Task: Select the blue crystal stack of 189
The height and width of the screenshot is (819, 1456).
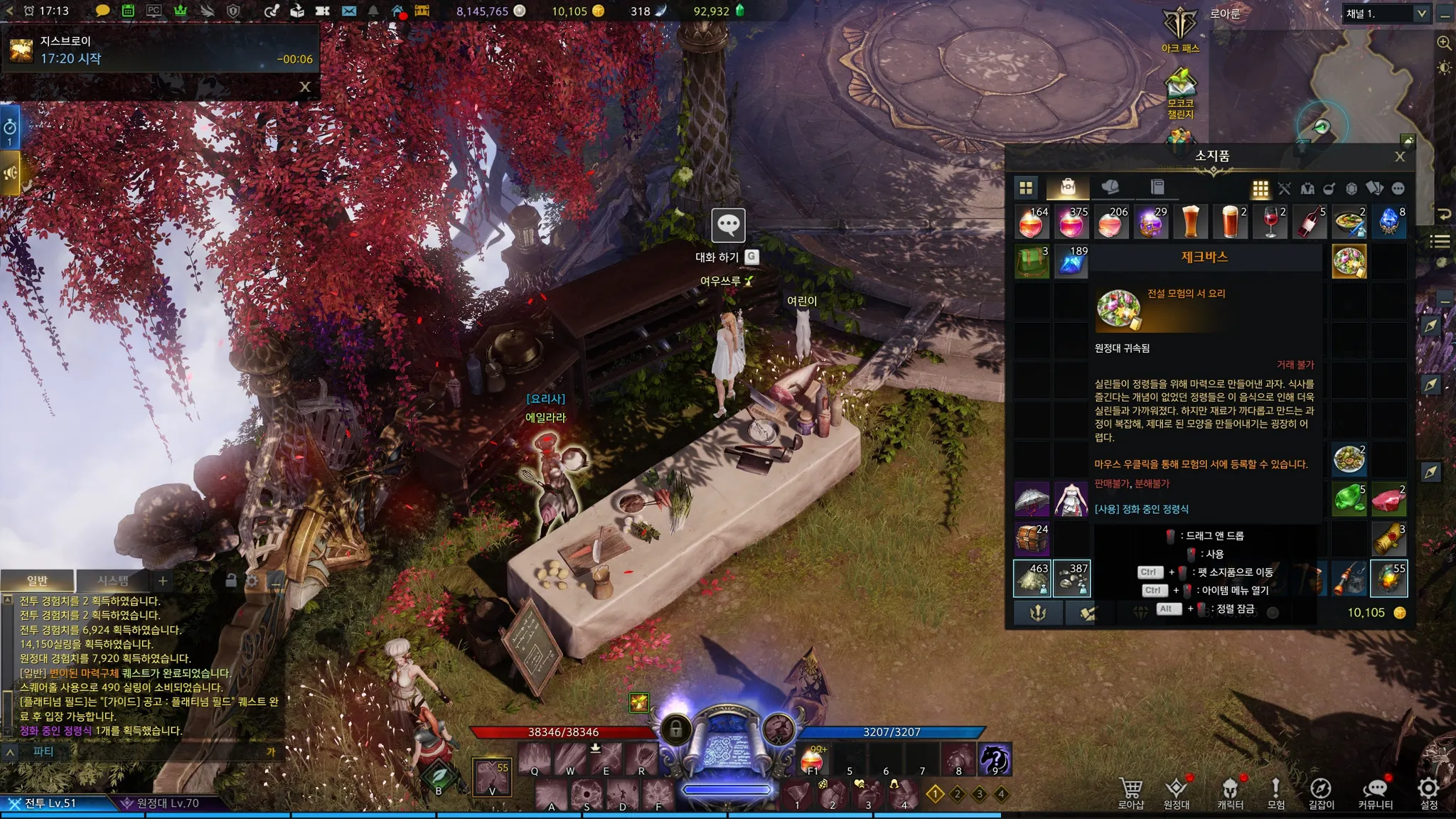Action: click(x=1071, y=262)
